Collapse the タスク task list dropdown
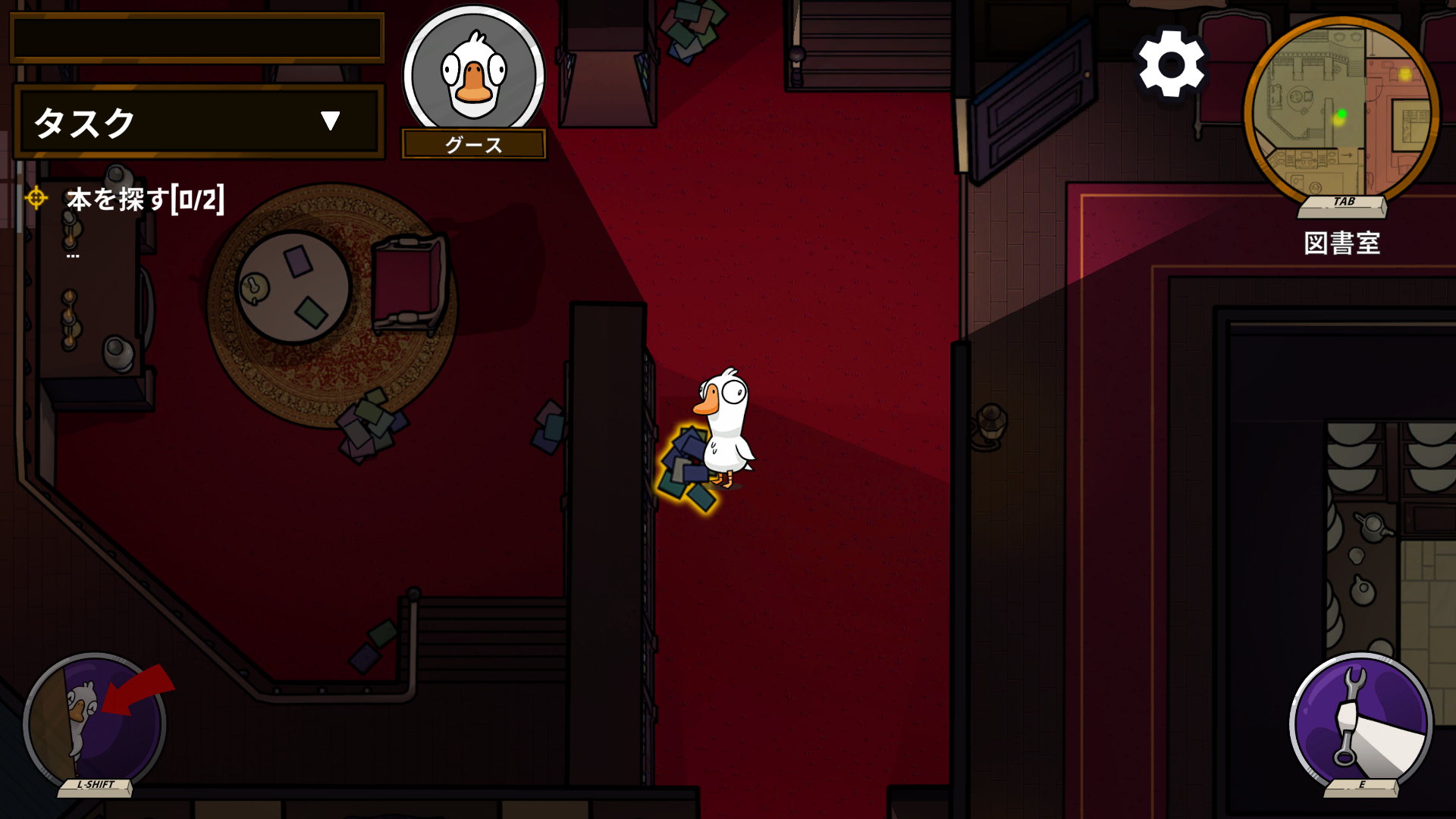 pos(330,121)
